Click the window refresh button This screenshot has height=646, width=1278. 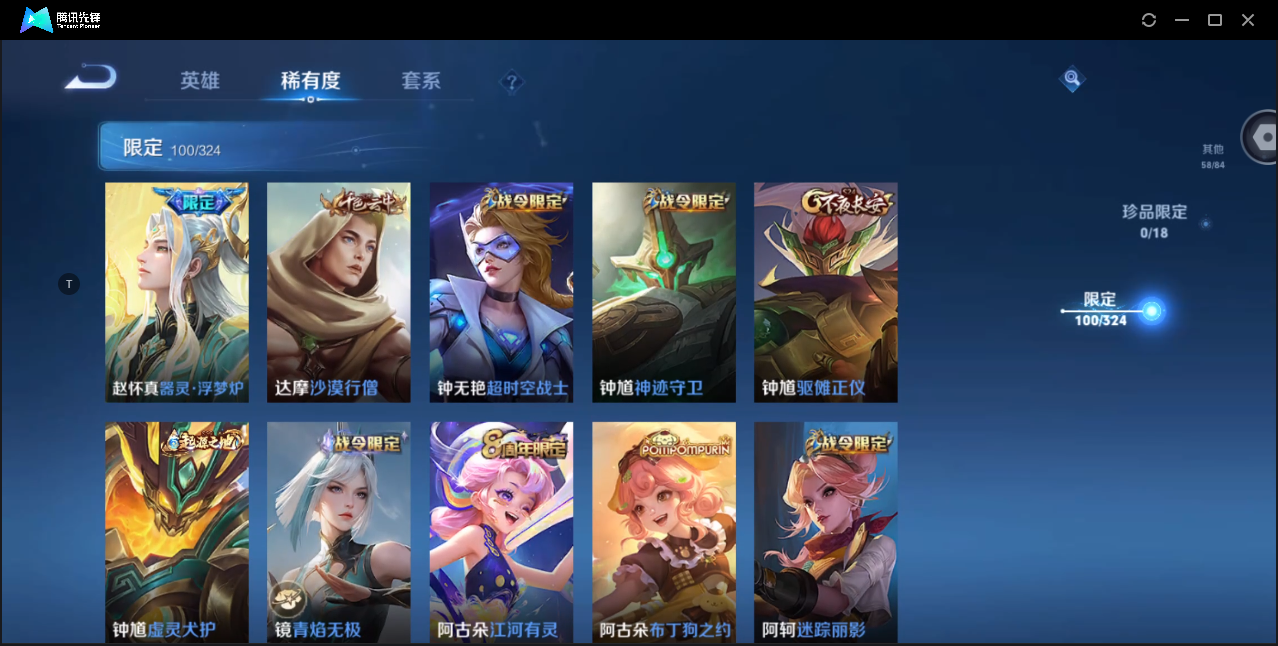coord(1149,20)
